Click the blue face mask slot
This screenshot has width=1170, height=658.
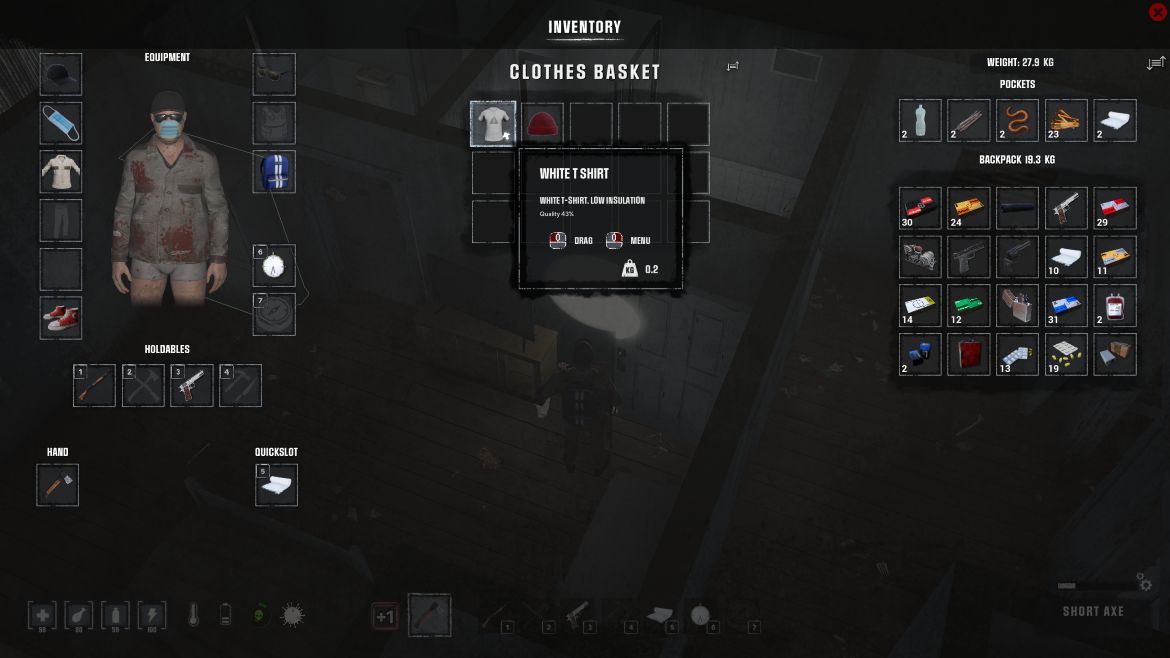pyautogui.click(x=61, y=123)
